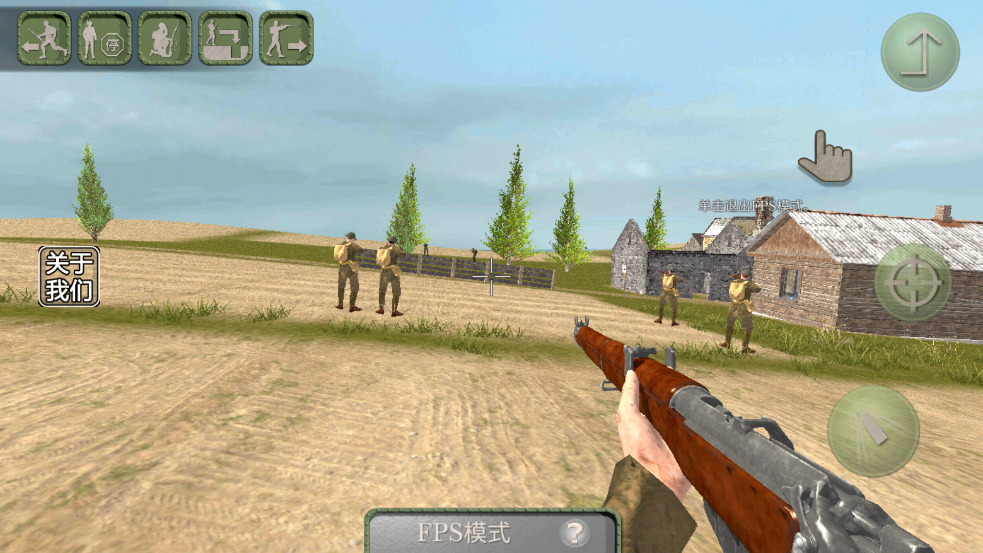Tap the crosshair aim button
The height and width of the screenshot is (553, 983).
coord(912,283)
